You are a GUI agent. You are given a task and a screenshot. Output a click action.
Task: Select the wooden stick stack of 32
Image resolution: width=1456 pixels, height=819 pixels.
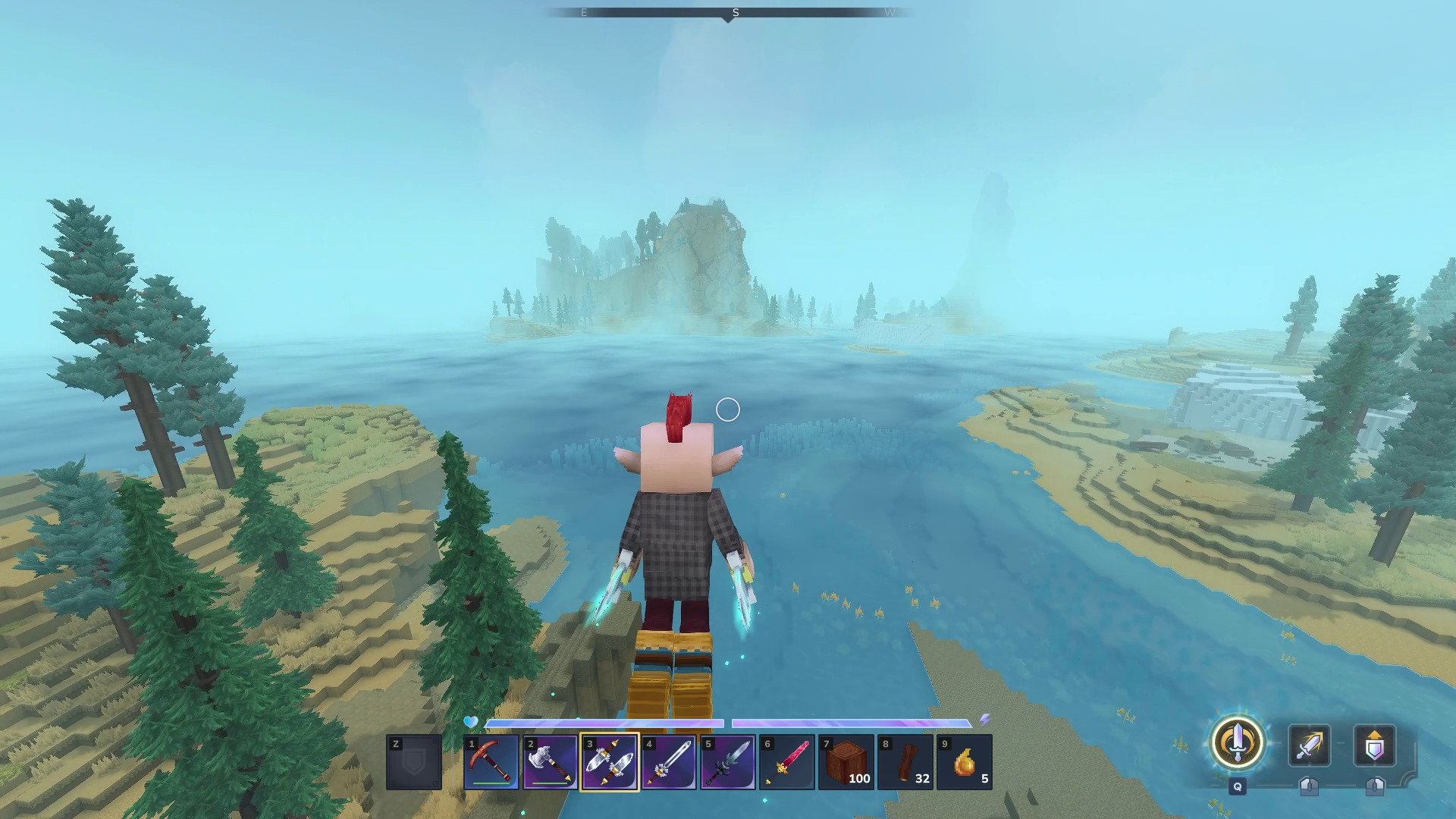[x=905, y=762]
